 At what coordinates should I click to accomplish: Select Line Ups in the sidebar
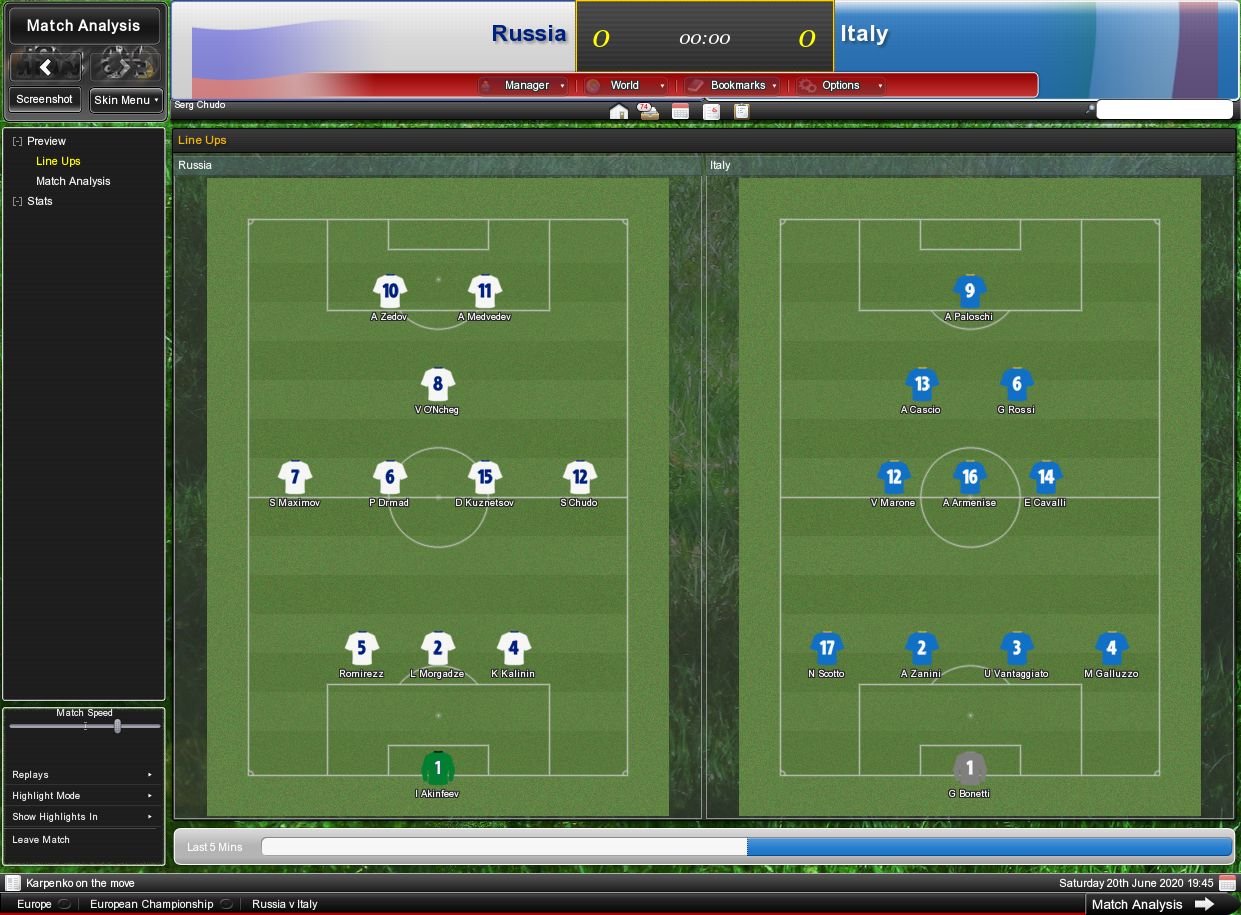pos(58,161)
